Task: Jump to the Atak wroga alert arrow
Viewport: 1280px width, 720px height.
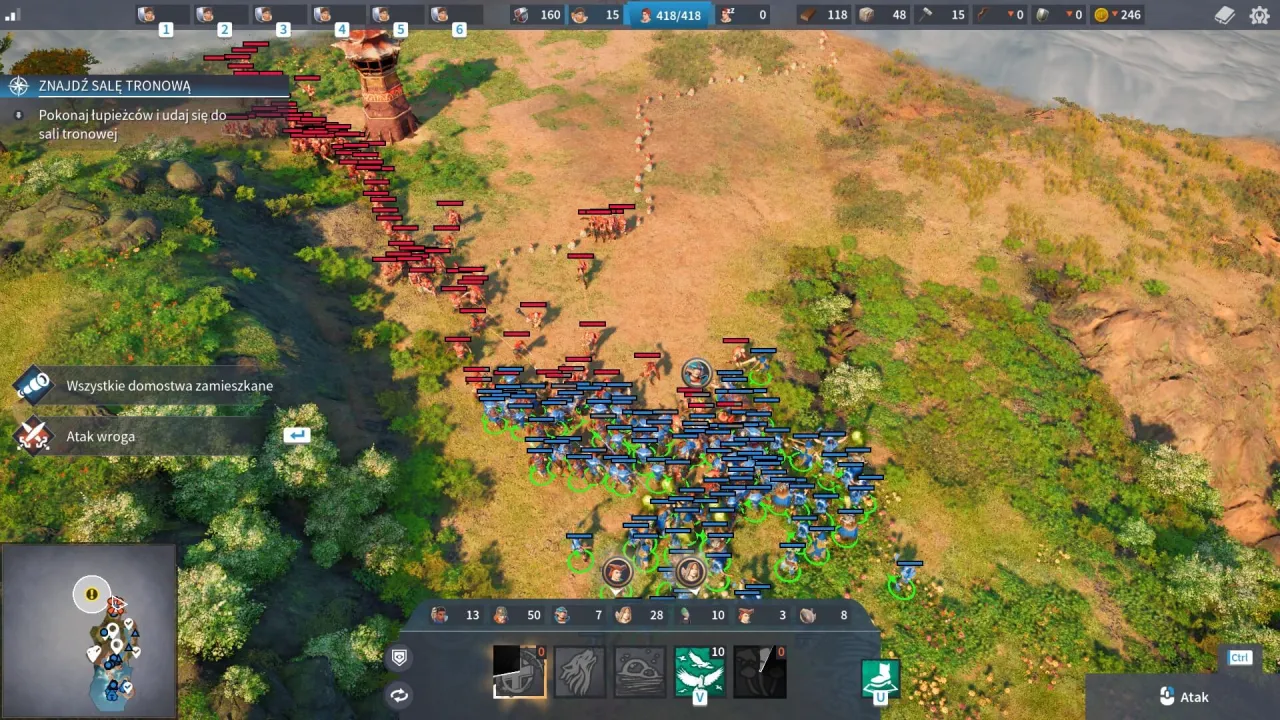Action: (x=296, y=435)
